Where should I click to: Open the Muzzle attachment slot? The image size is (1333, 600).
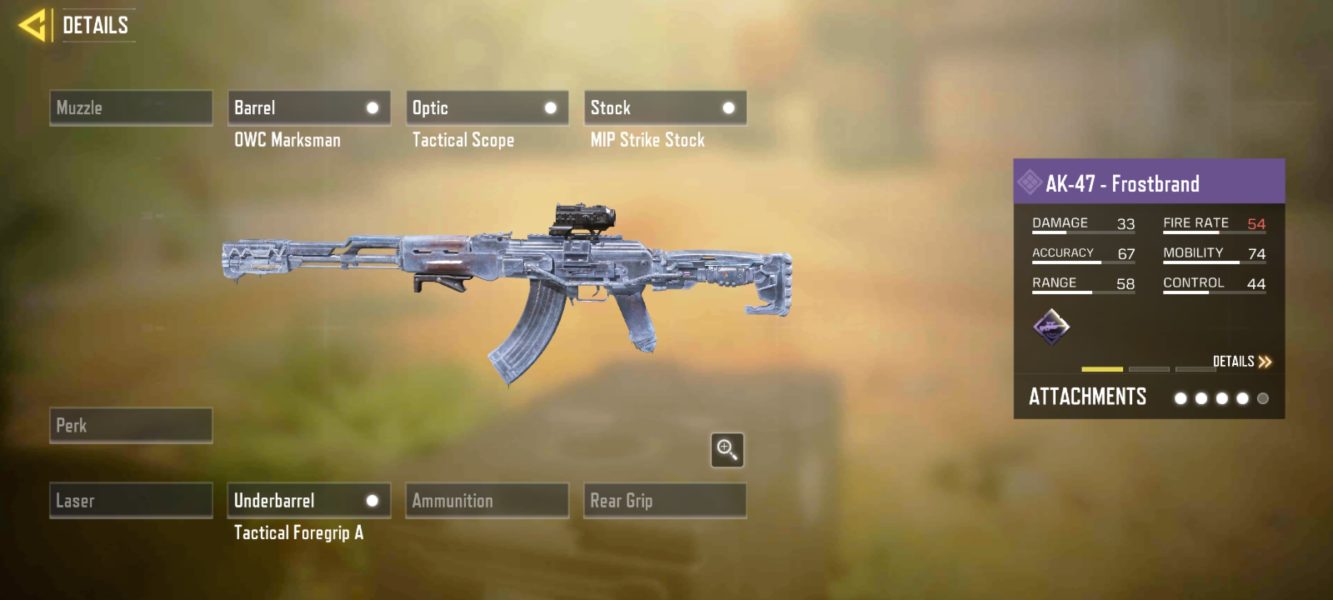pos(131,108)
